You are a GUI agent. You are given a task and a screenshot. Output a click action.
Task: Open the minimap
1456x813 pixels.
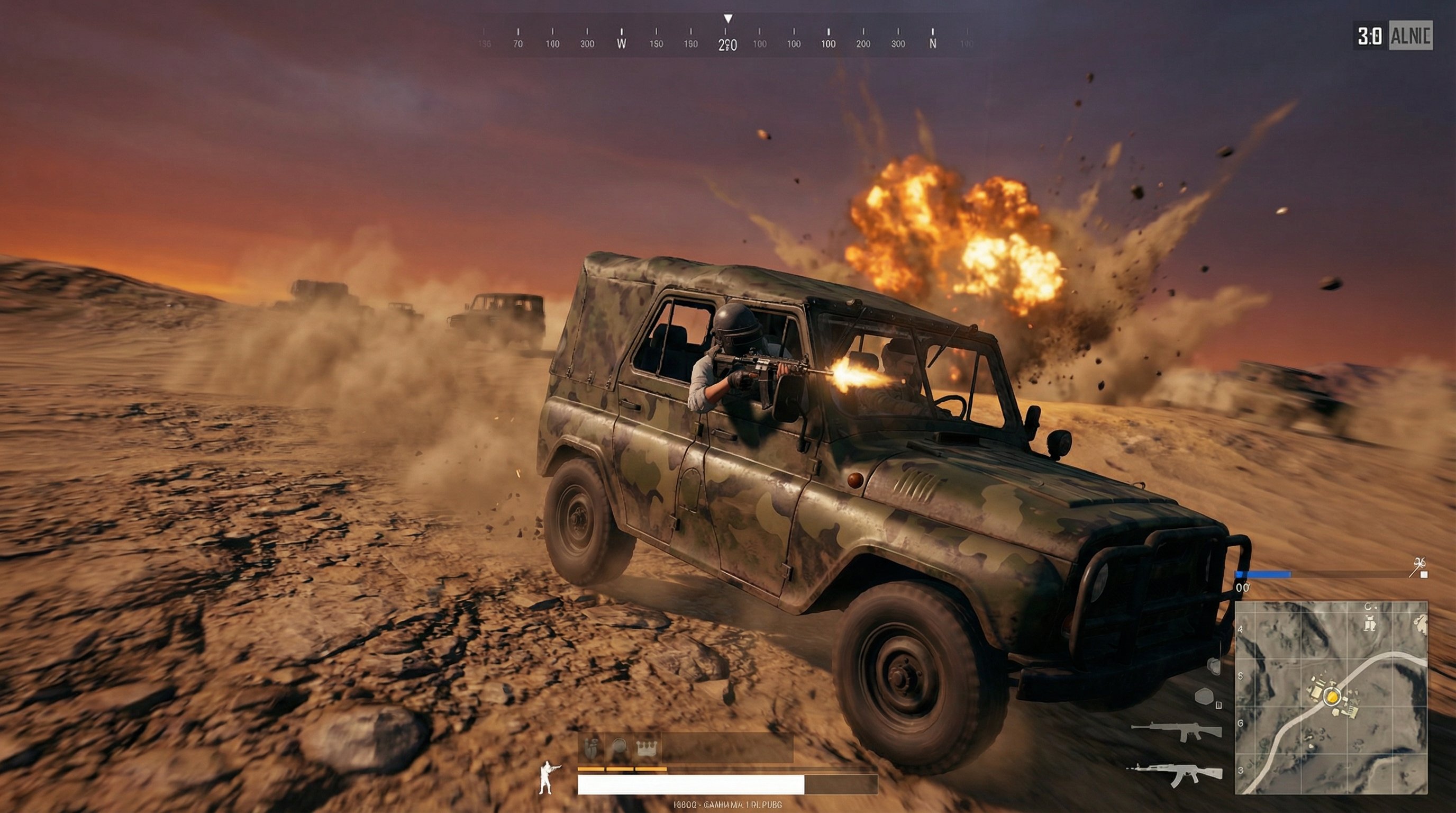1331,697
